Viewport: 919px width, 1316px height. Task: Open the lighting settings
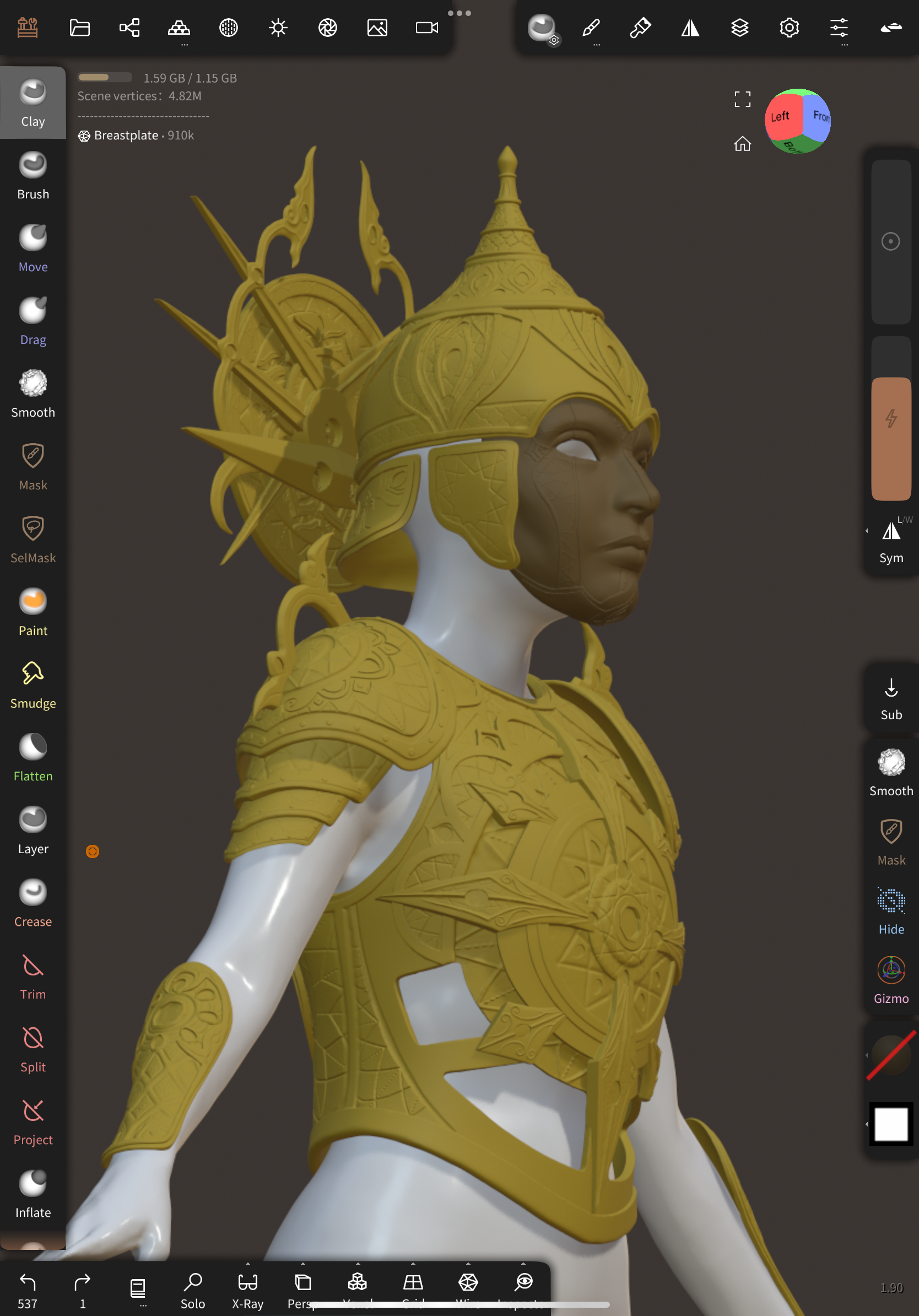(278, 27)
